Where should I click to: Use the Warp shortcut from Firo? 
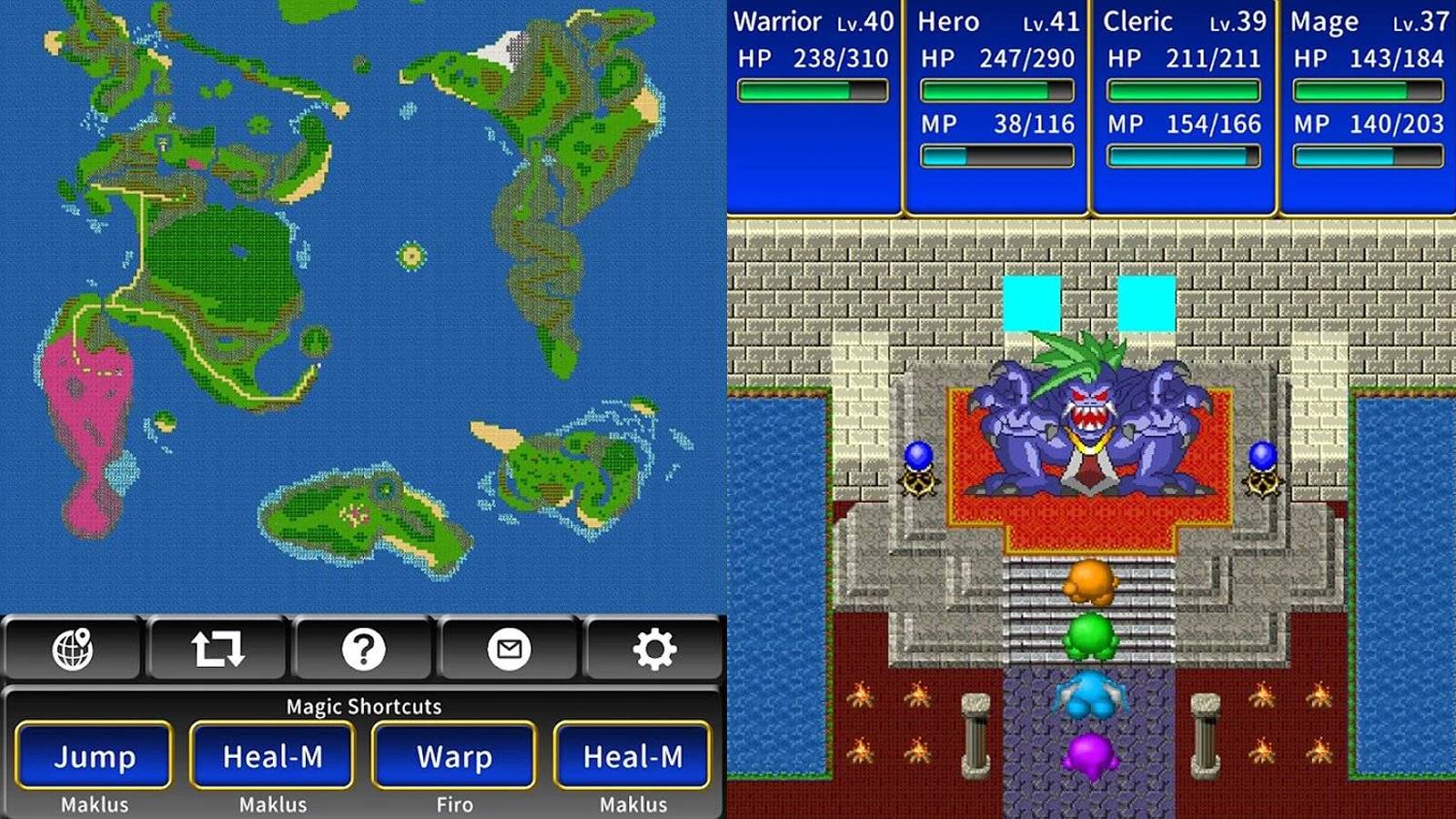click(453, 756)
